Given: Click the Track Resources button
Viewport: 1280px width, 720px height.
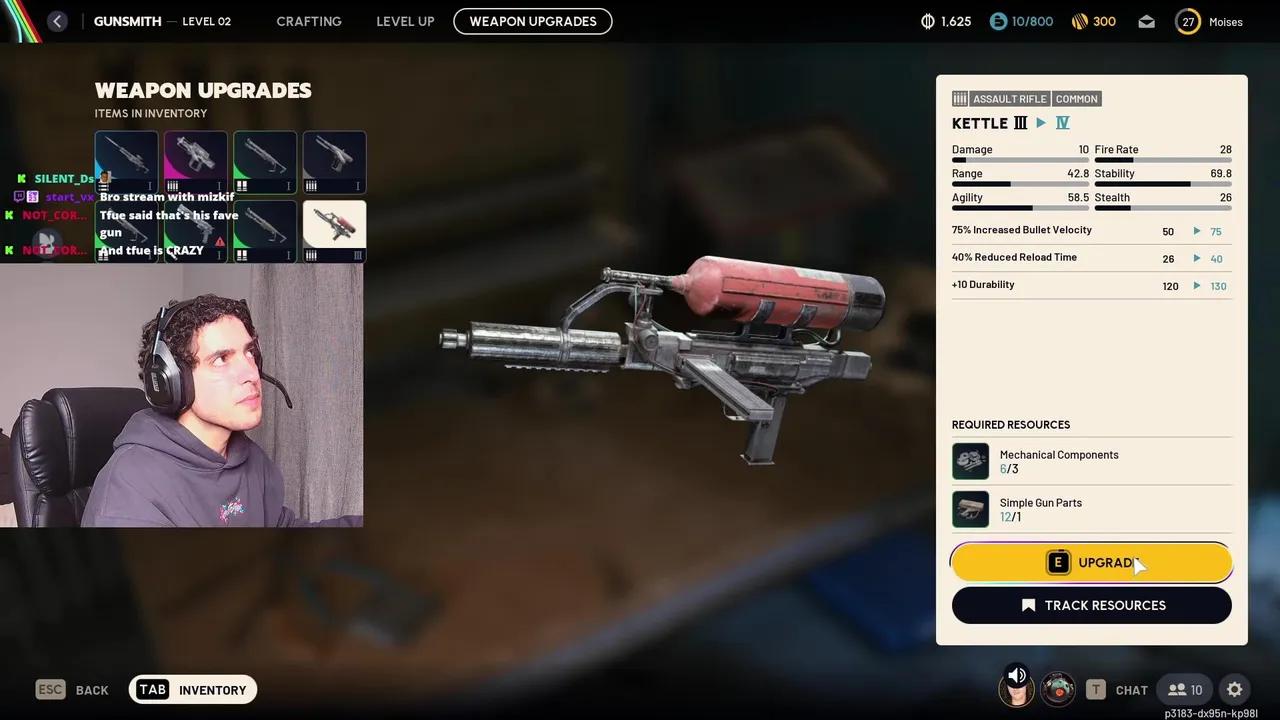Looking at the screenshot, I should (x=1091, y=605).
